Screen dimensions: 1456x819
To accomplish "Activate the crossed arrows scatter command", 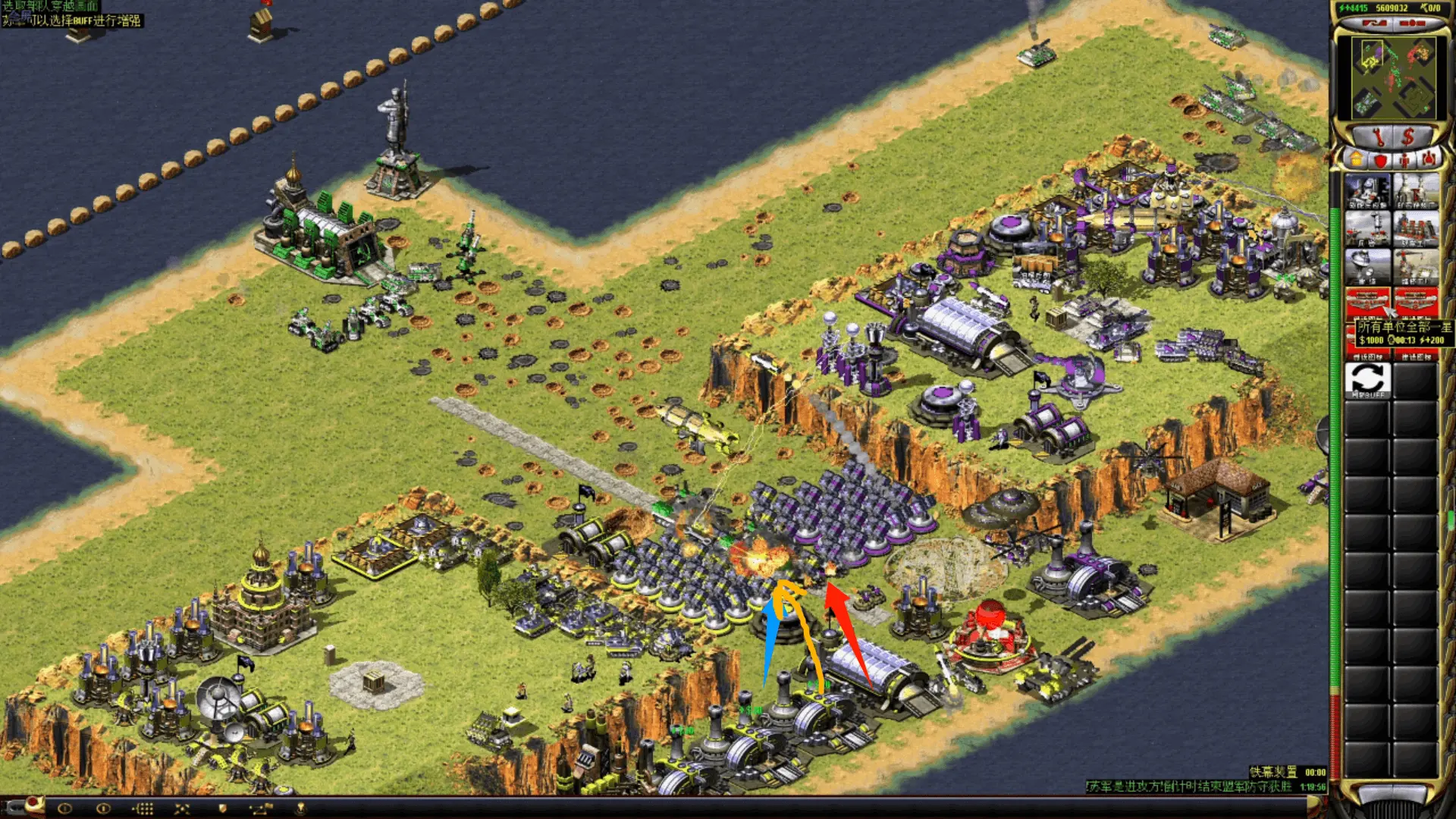I will pos(182,808).
